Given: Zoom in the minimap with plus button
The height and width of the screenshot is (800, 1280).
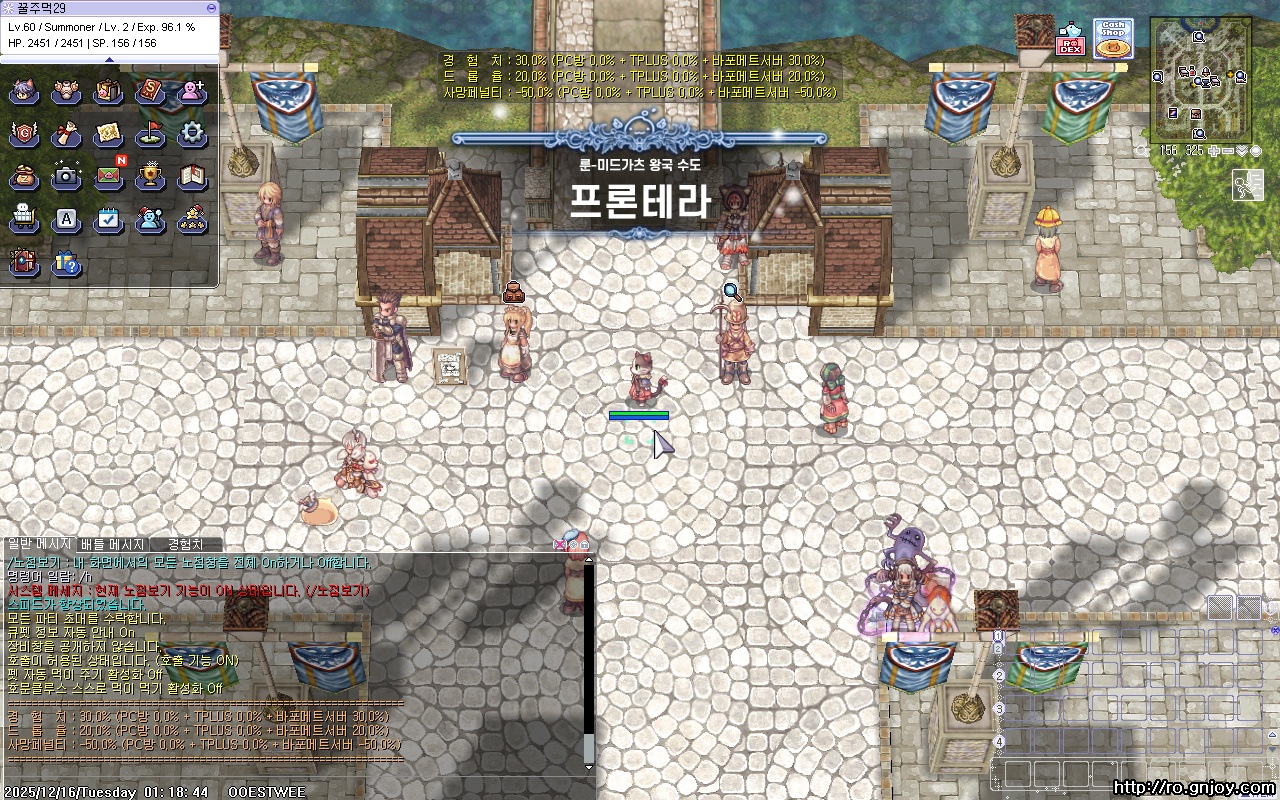Looking at the screenshot, I should click(x=1213, y=150).
